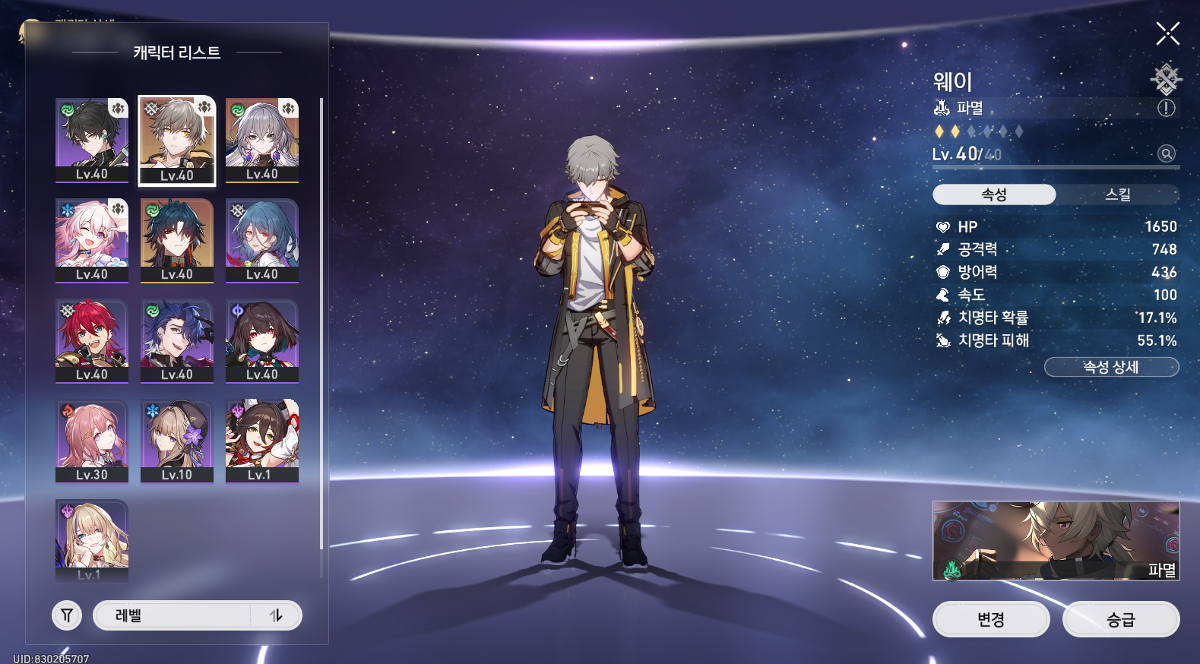Pick the brown-haired Lv.1 character with twin tails
This screenshot has height=664, width=1200.
pos(261,440)
